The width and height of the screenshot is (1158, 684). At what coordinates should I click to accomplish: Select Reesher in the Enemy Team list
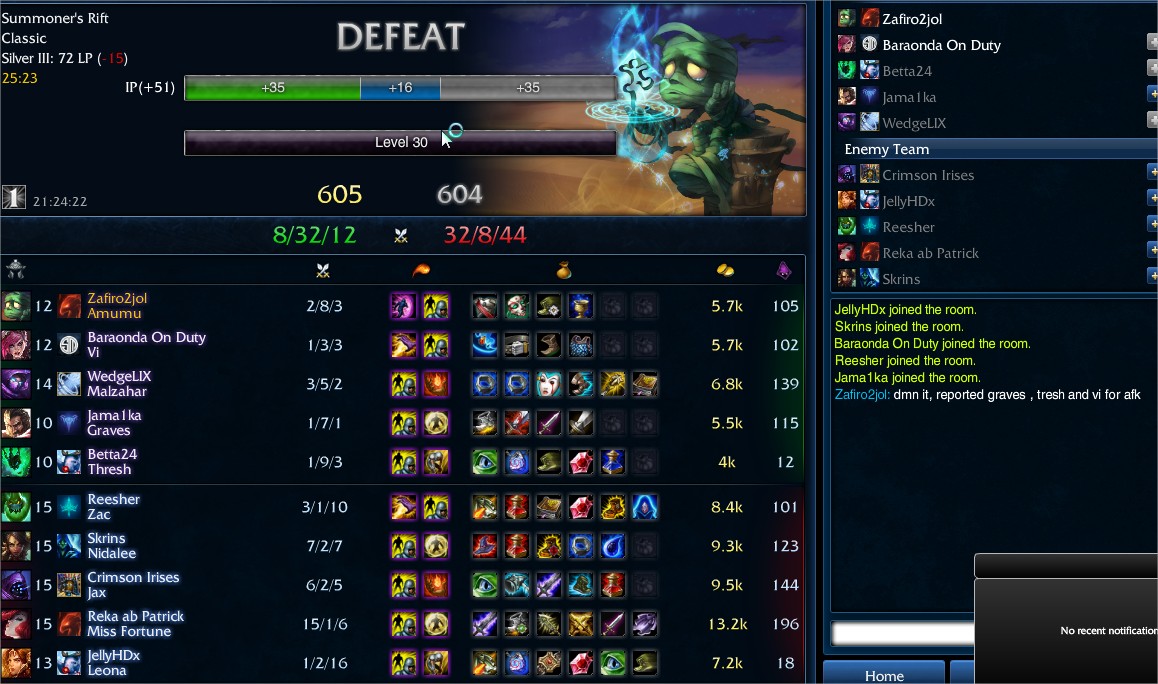(908, 227)
